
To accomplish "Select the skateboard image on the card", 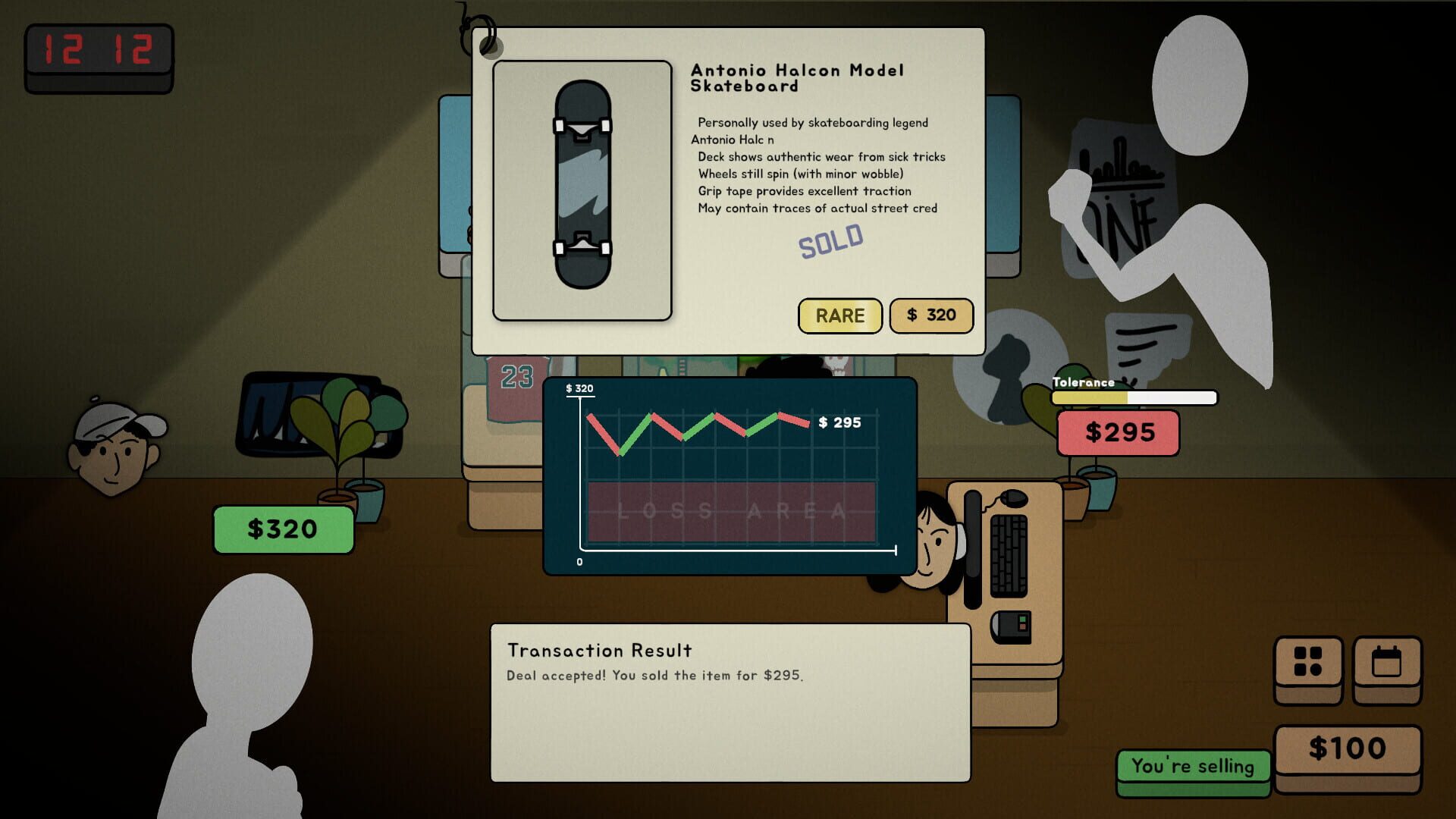I will point(582,190).
